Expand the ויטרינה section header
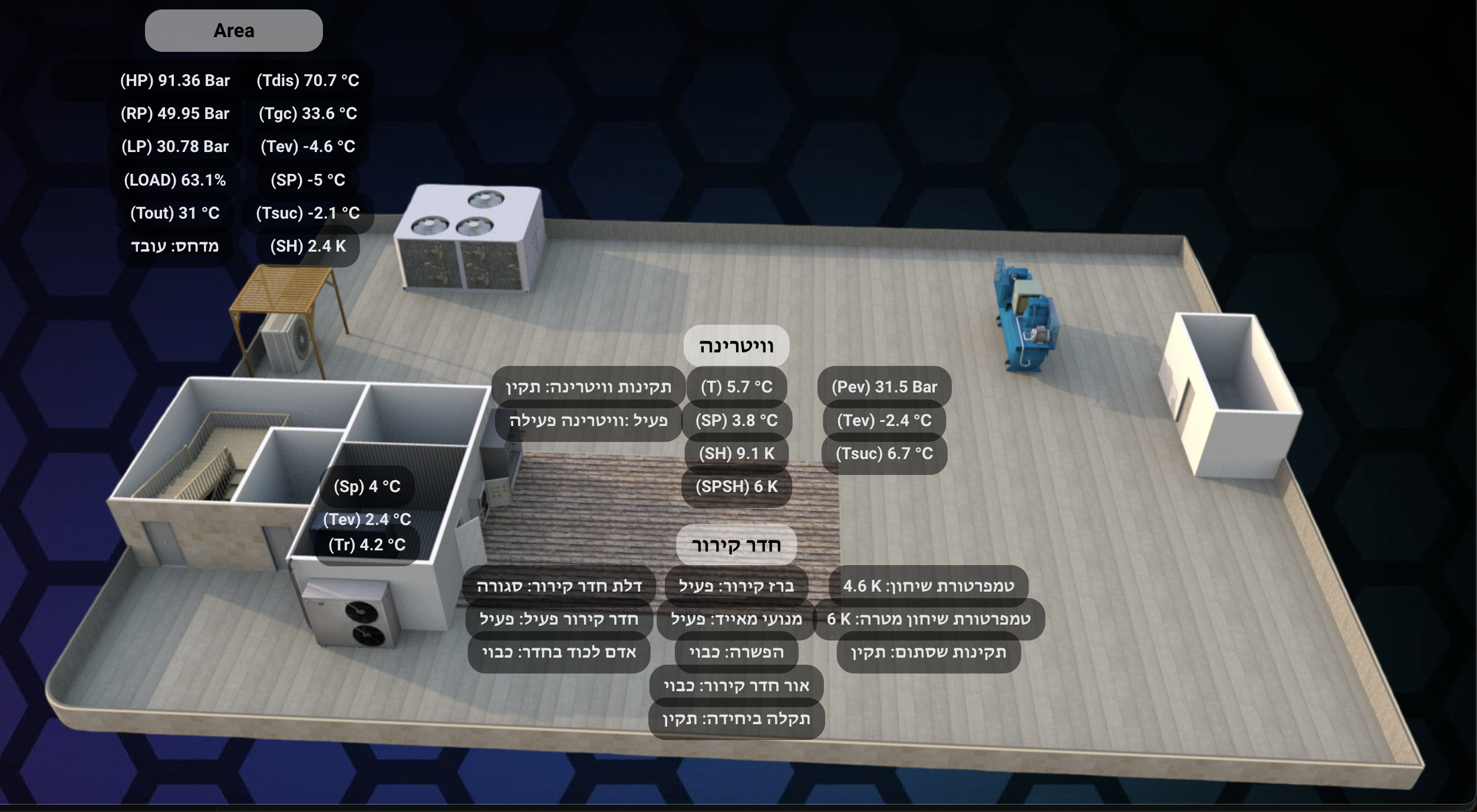 click(737, 347)
